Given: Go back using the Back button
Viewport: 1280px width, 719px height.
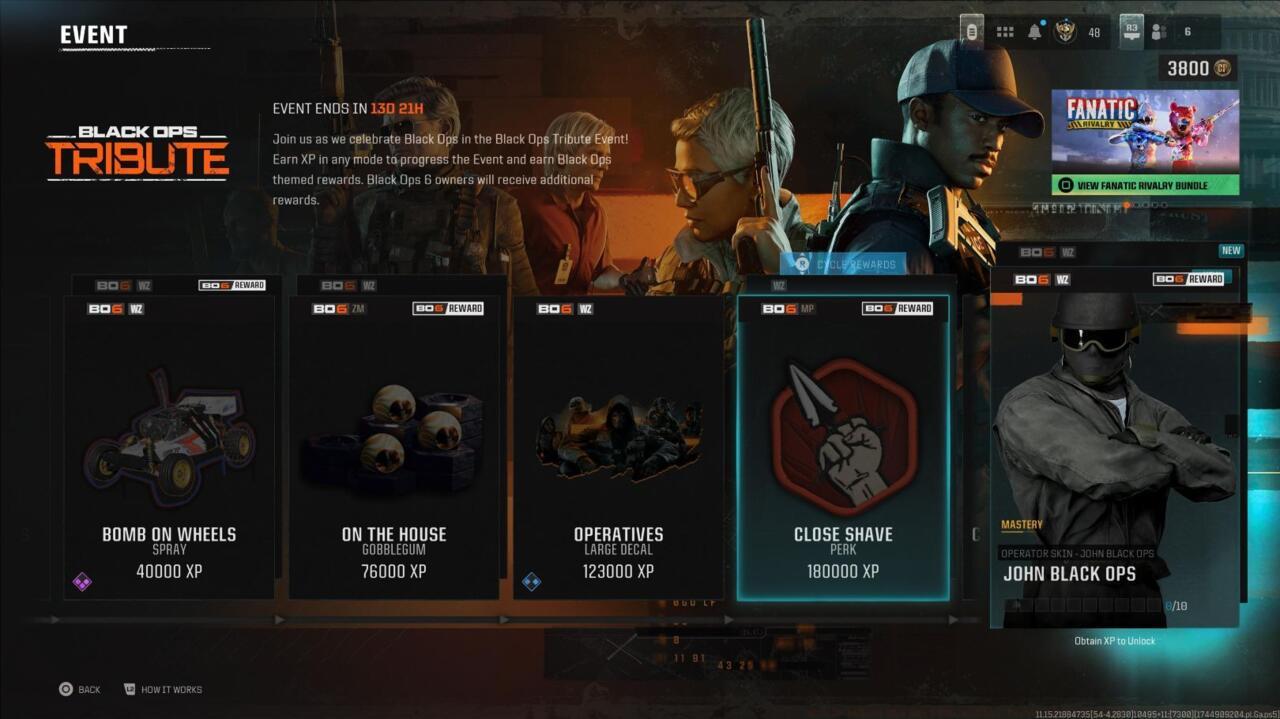Looking at the screenshot, I should pyautogui.click(x=79, y=689).
